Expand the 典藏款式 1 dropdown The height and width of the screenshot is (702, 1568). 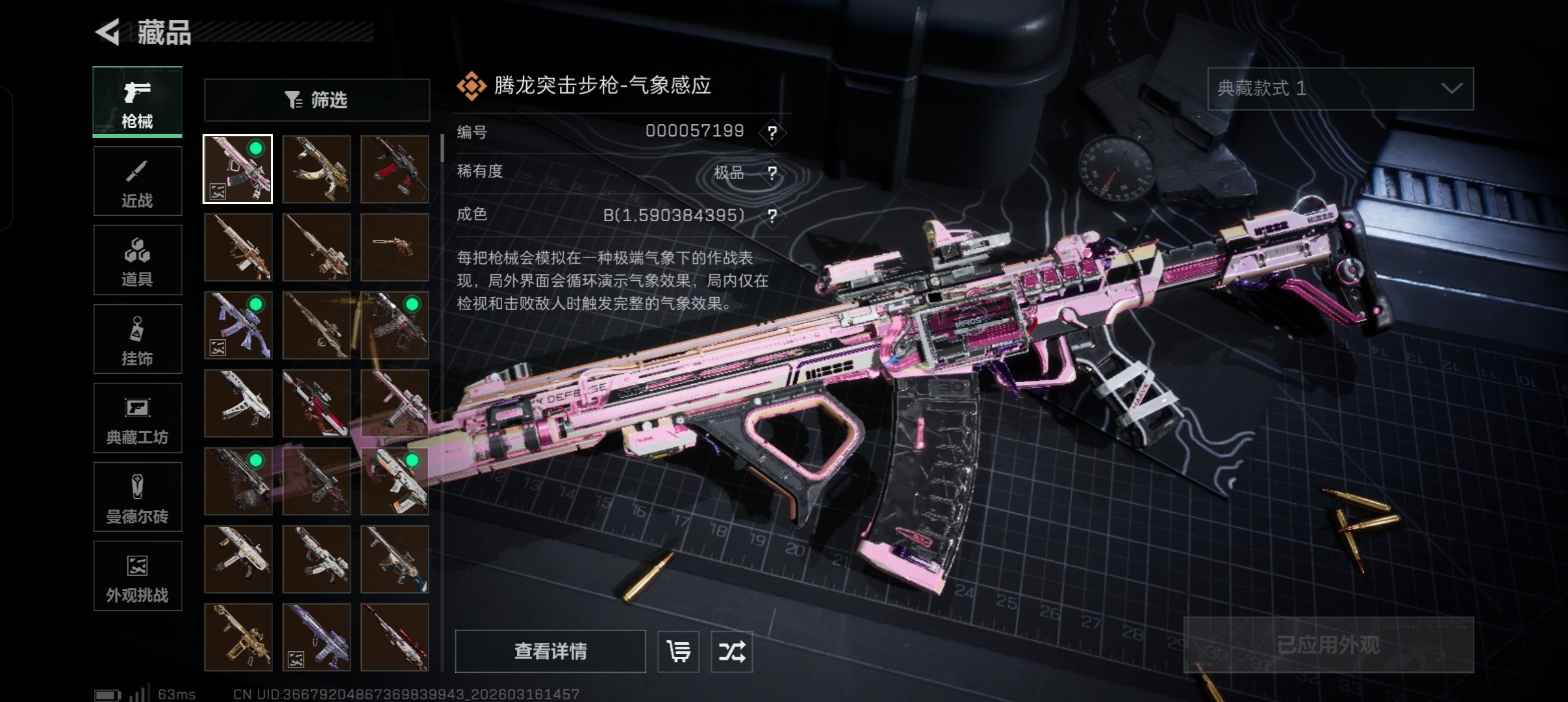[x=1340, y=88]
